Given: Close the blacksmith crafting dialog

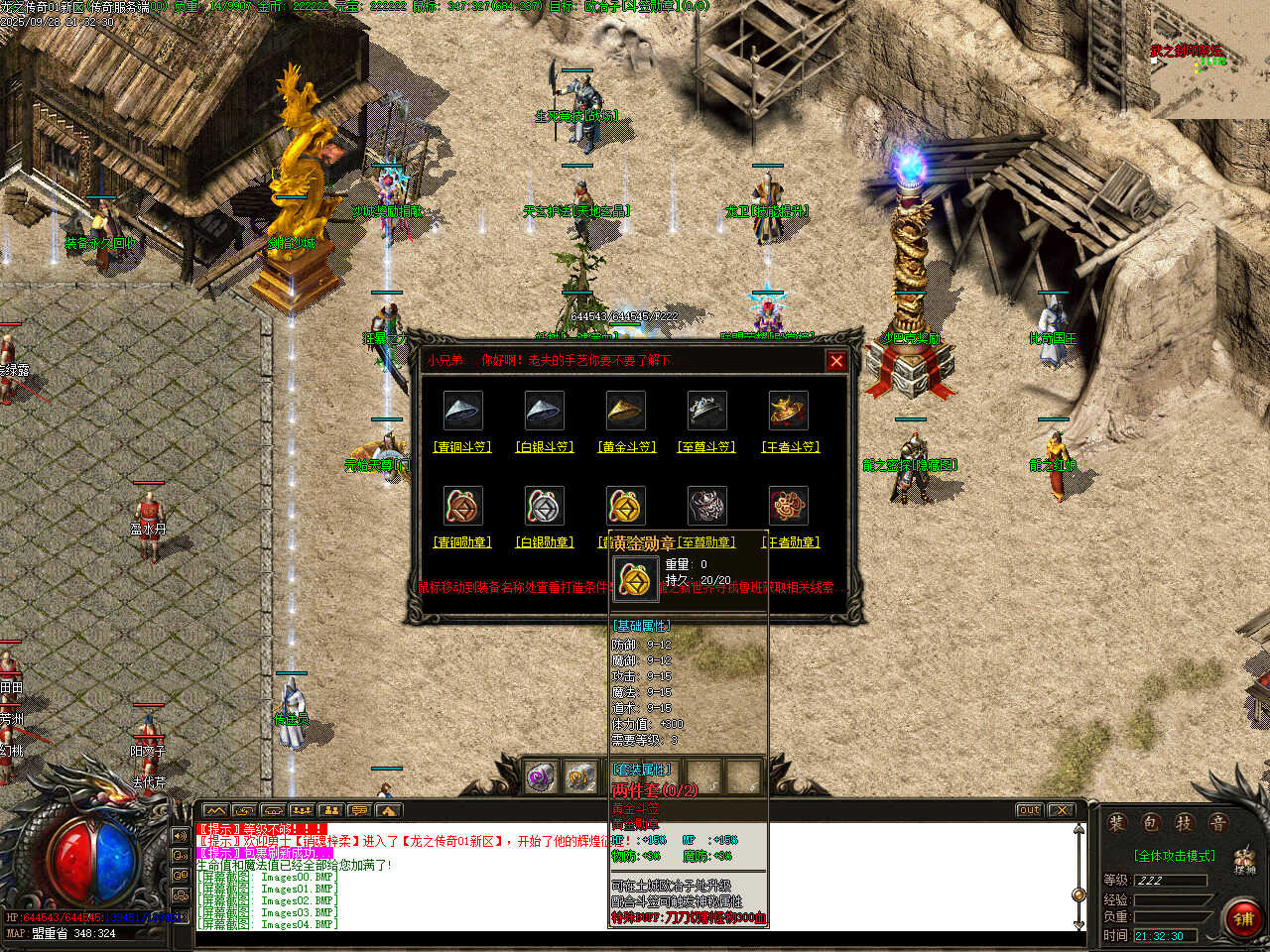Looking at the screenshot, I should [x=836, y=362].
